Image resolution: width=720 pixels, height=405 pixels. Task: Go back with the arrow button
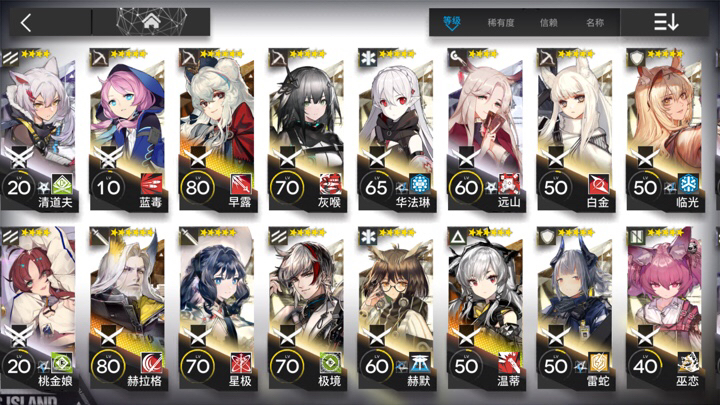(x=27, y=22)
